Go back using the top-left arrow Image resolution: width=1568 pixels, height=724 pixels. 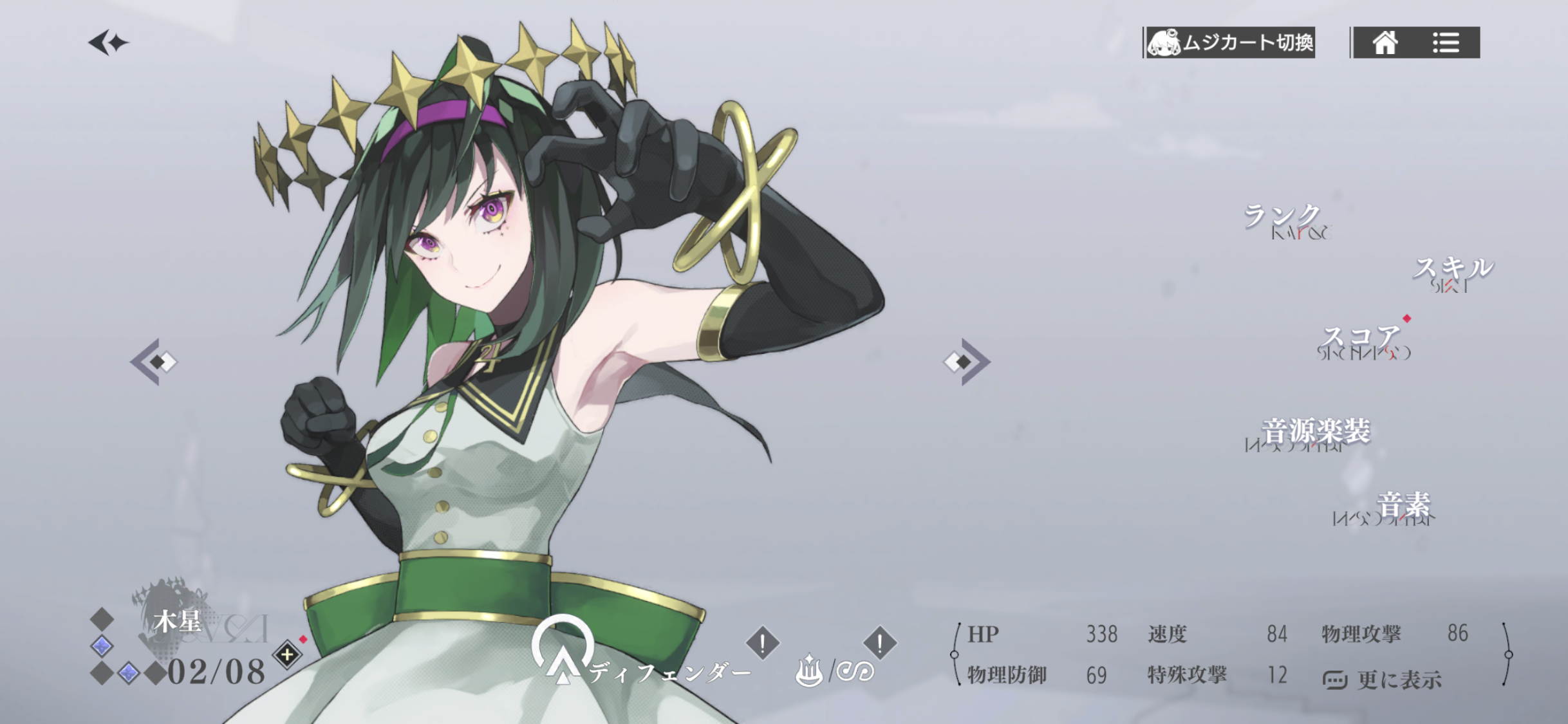(107, 43)
